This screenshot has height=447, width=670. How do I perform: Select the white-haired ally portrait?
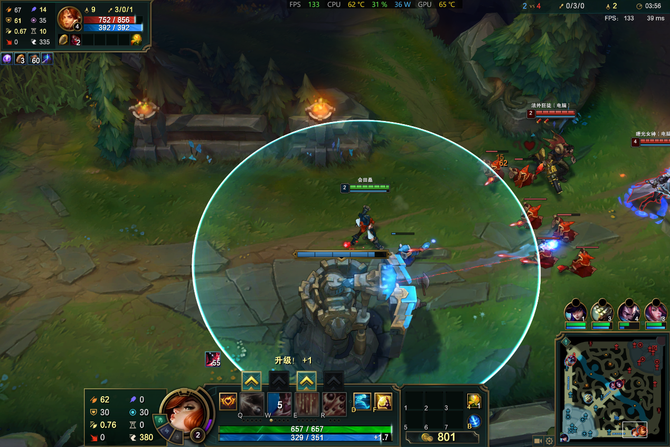[x=601, y=311]
